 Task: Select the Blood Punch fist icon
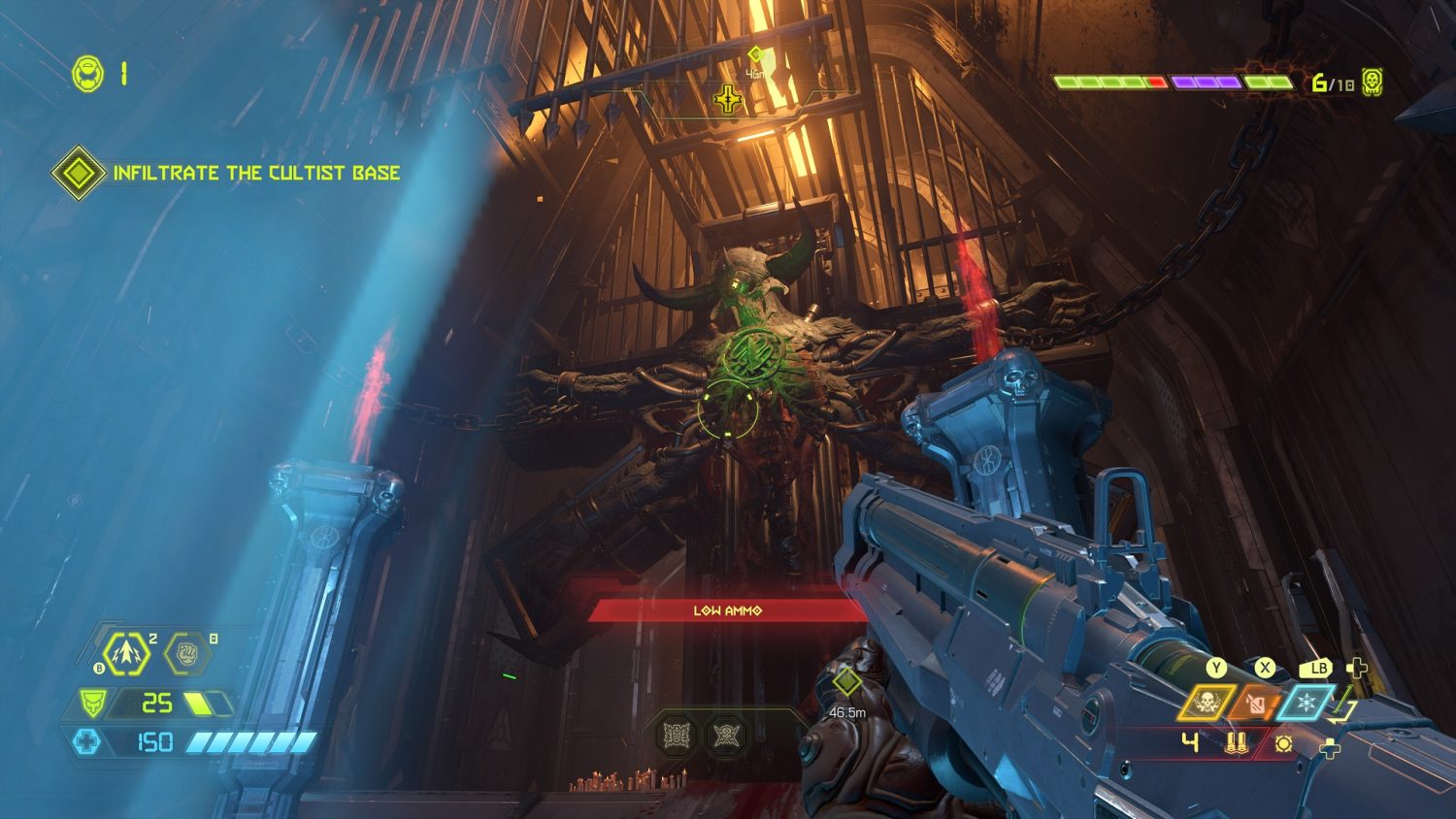[x=185, y=653]
